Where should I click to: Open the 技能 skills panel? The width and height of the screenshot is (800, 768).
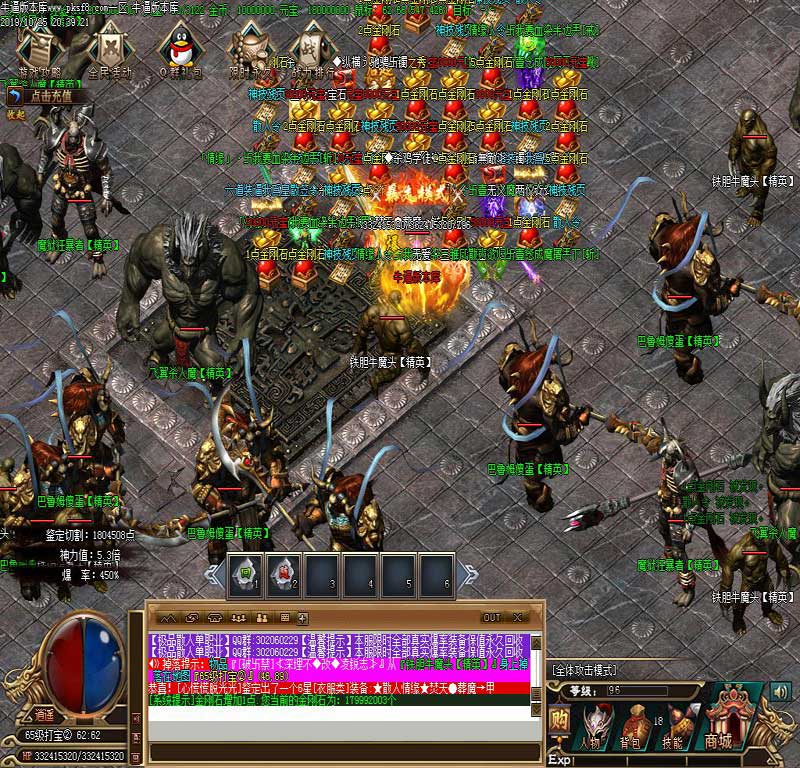pos(673,726)
